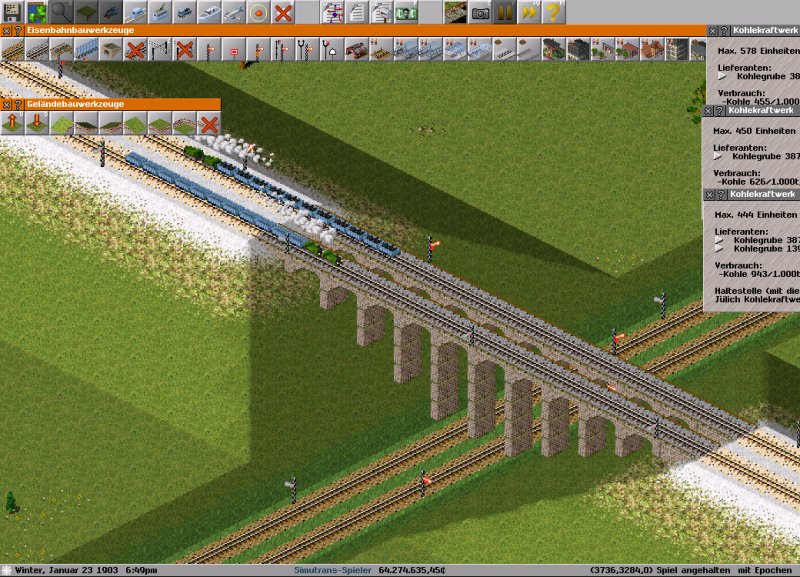Viewport: 800px width, 577px height.
Task: Select the rail tunnel building tool
Action: point(109,49)
